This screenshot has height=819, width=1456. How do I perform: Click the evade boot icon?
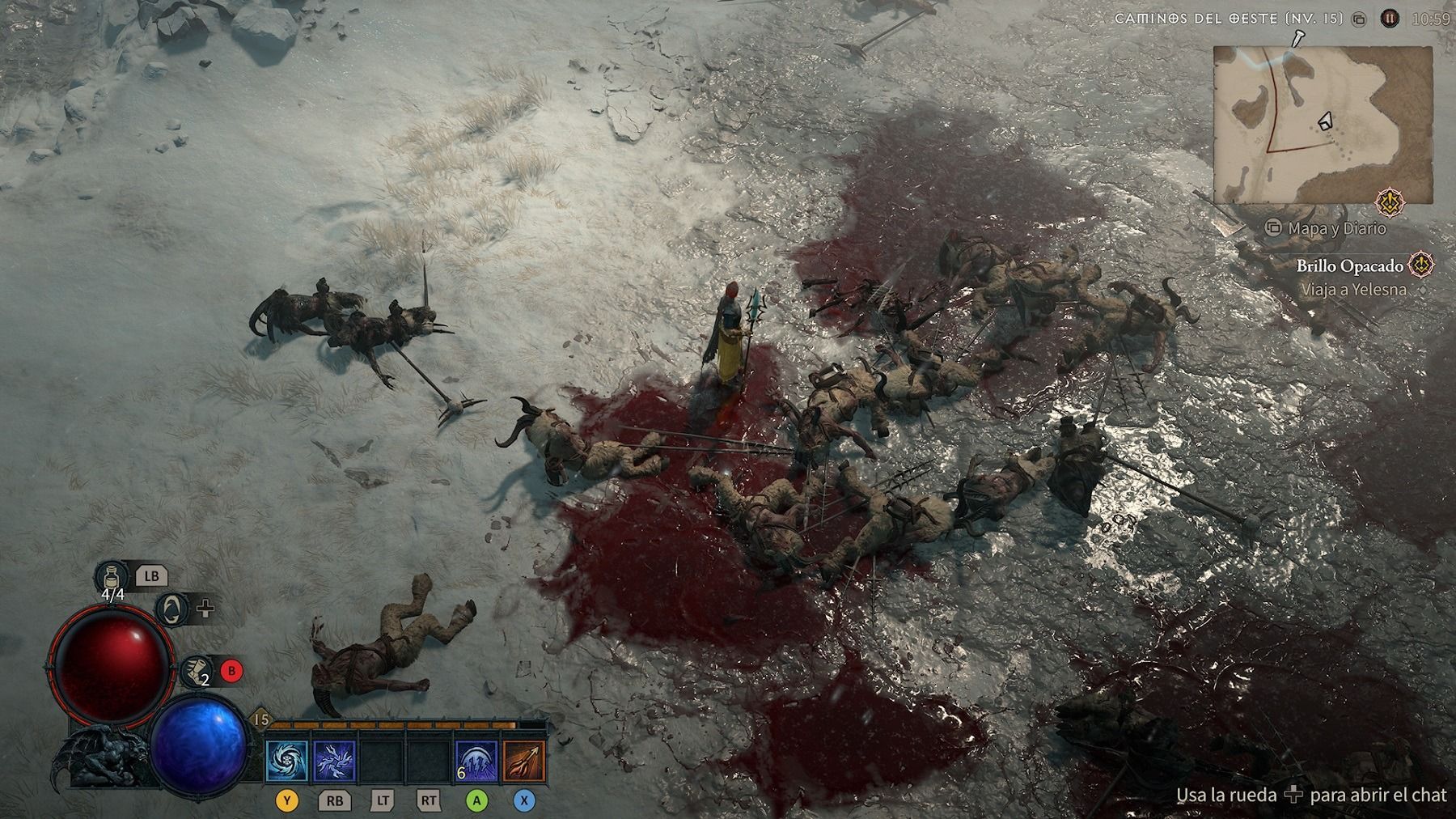pyautogui.click(x=195, y=671)
